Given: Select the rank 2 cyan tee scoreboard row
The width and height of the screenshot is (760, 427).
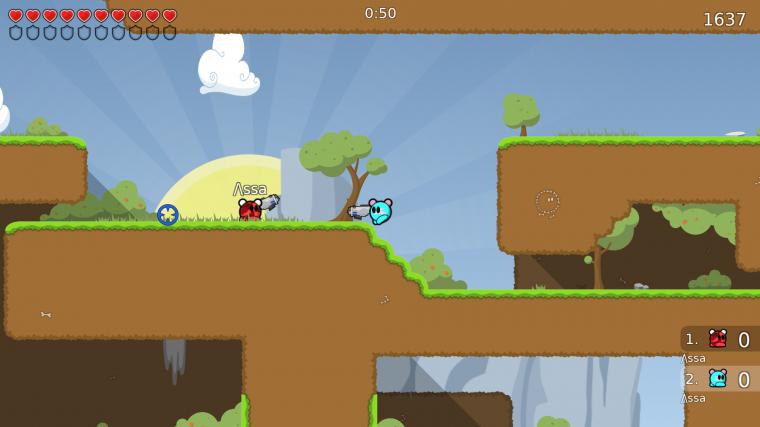Looking at the screenshot, I should [x=719, y=379].
